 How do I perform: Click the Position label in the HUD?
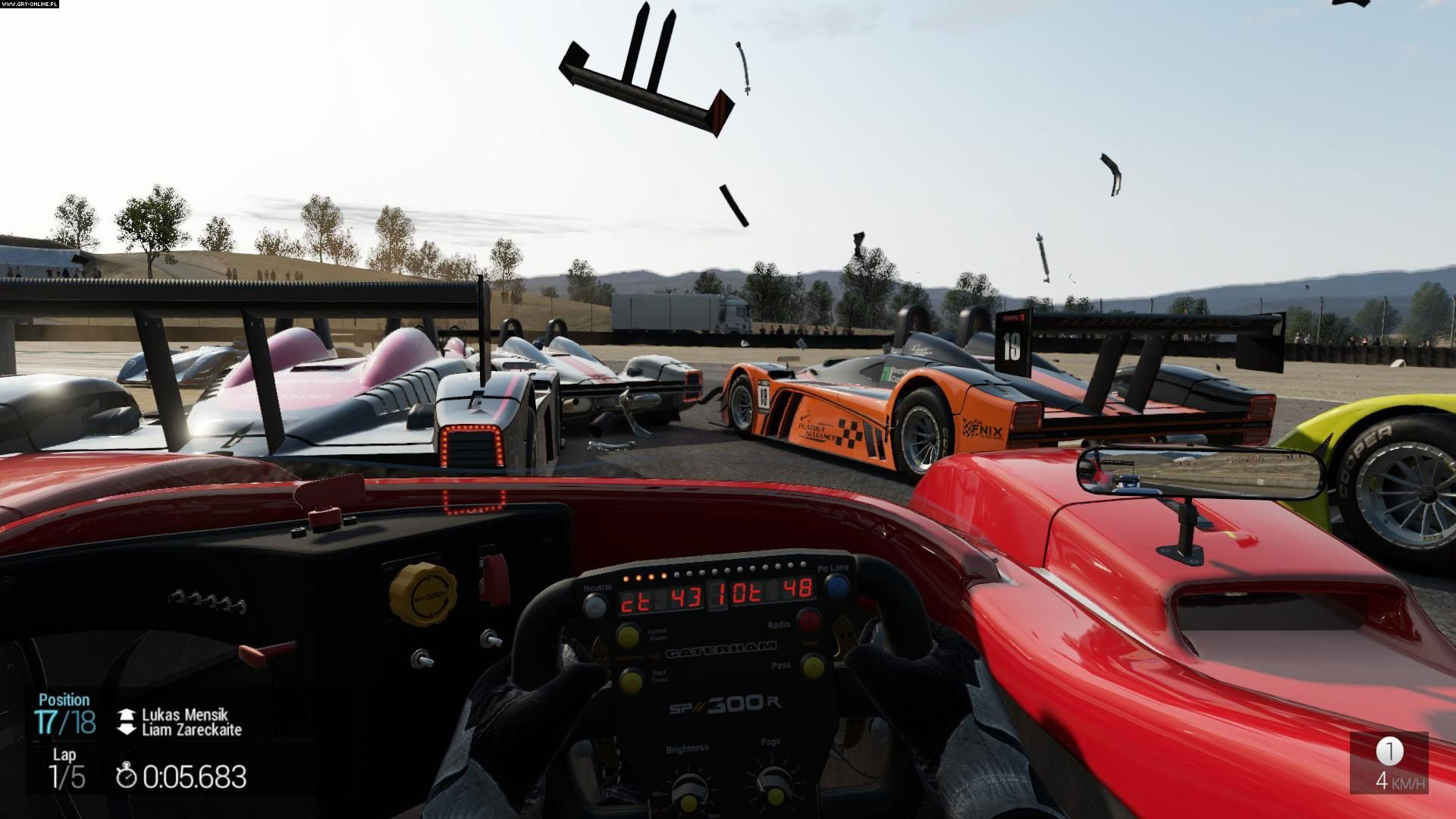pyautogui.click(x=65, y=700)
